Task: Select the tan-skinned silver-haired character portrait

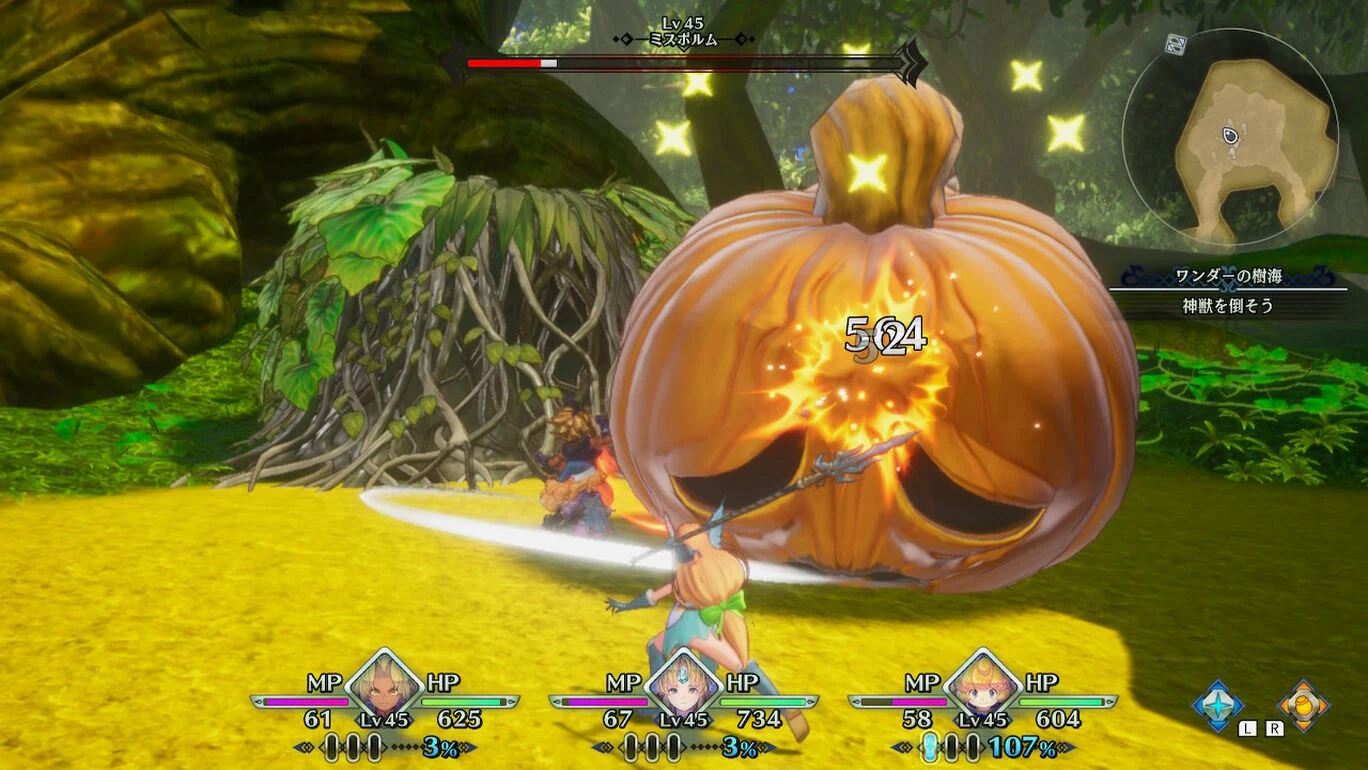Action: [384, 688]
